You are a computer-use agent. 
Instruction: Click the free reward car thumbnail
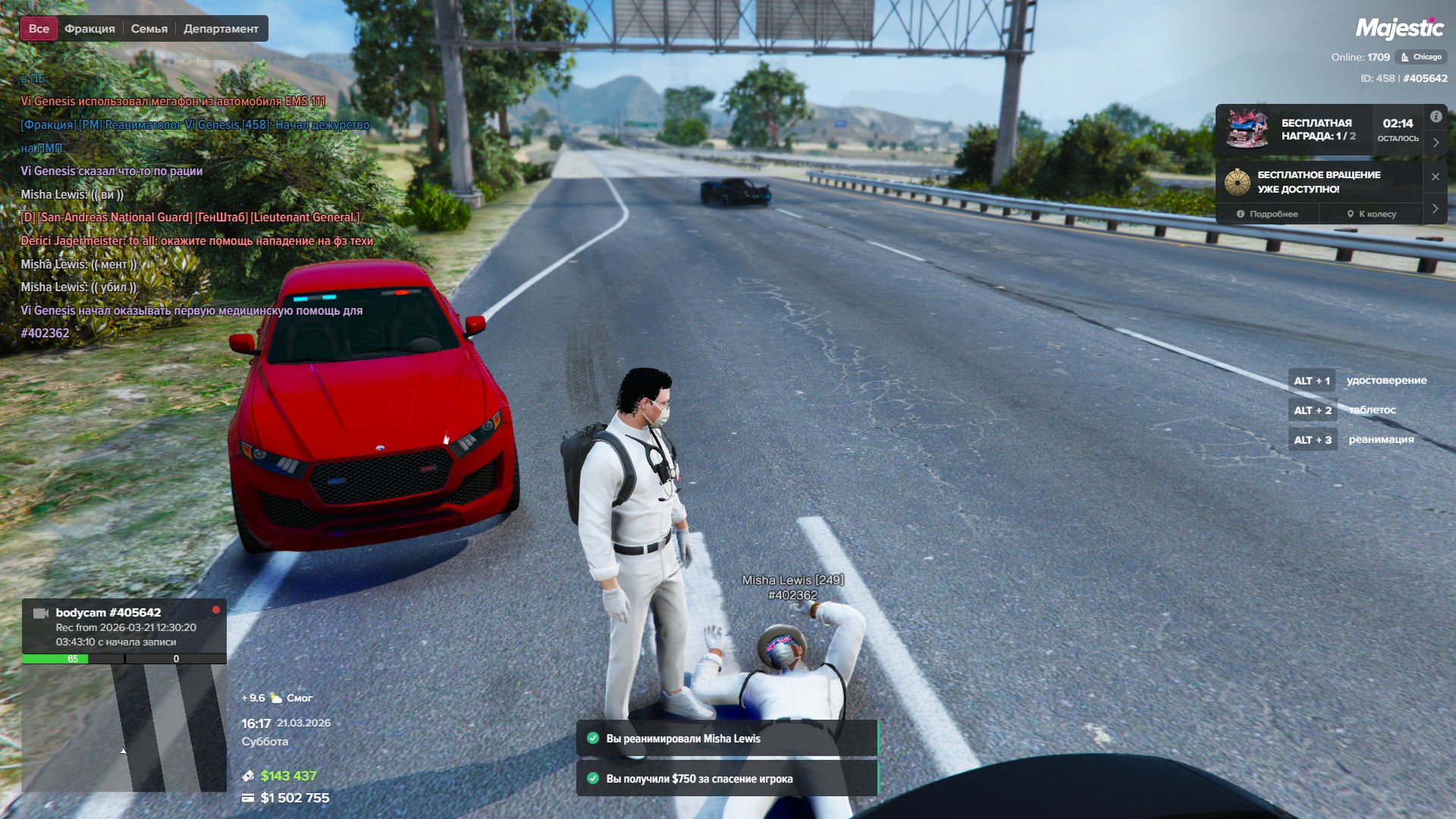click(x=1247, y=130)
